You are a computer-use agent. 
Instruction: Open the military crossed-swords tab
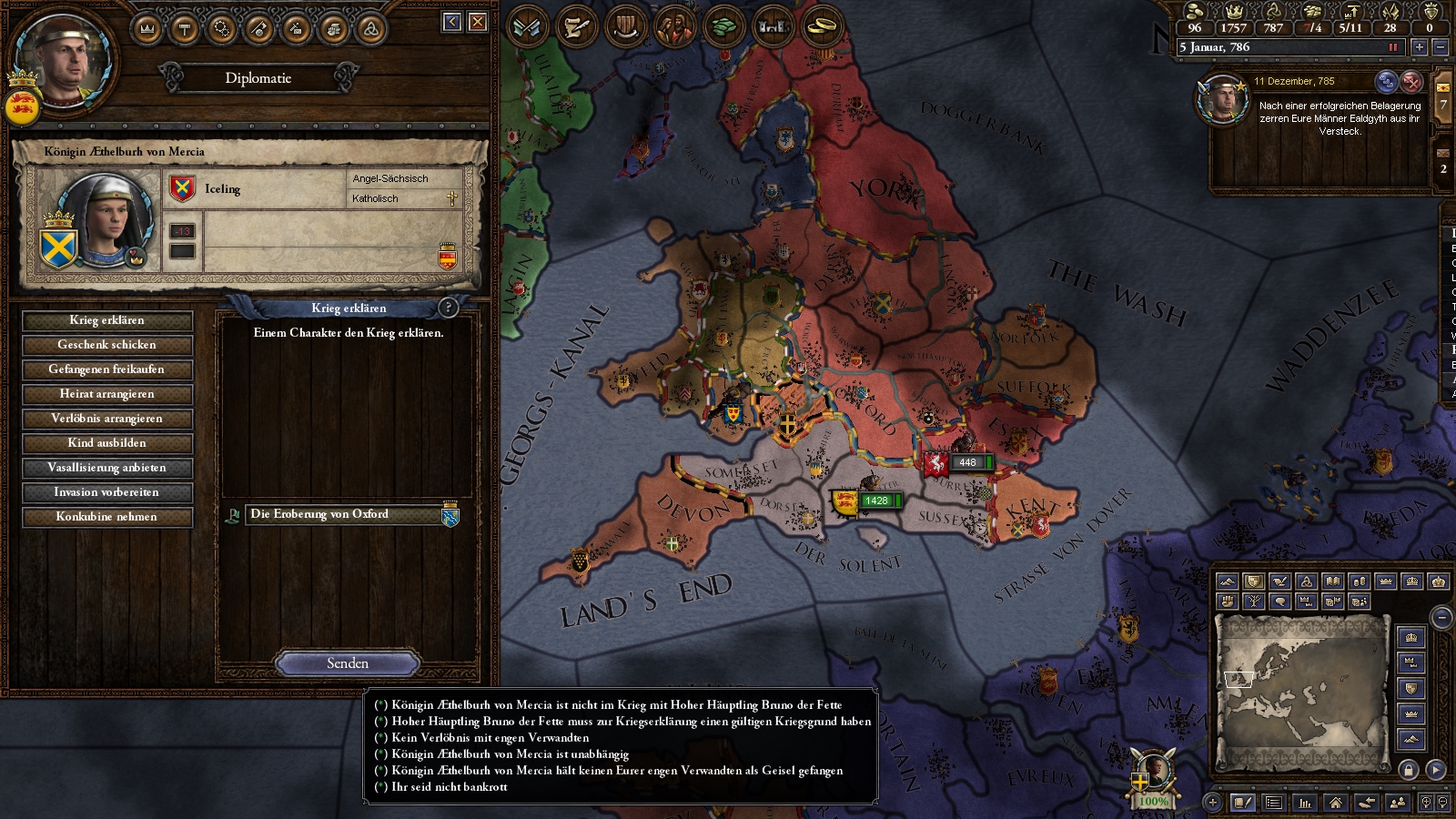point(527,26)
